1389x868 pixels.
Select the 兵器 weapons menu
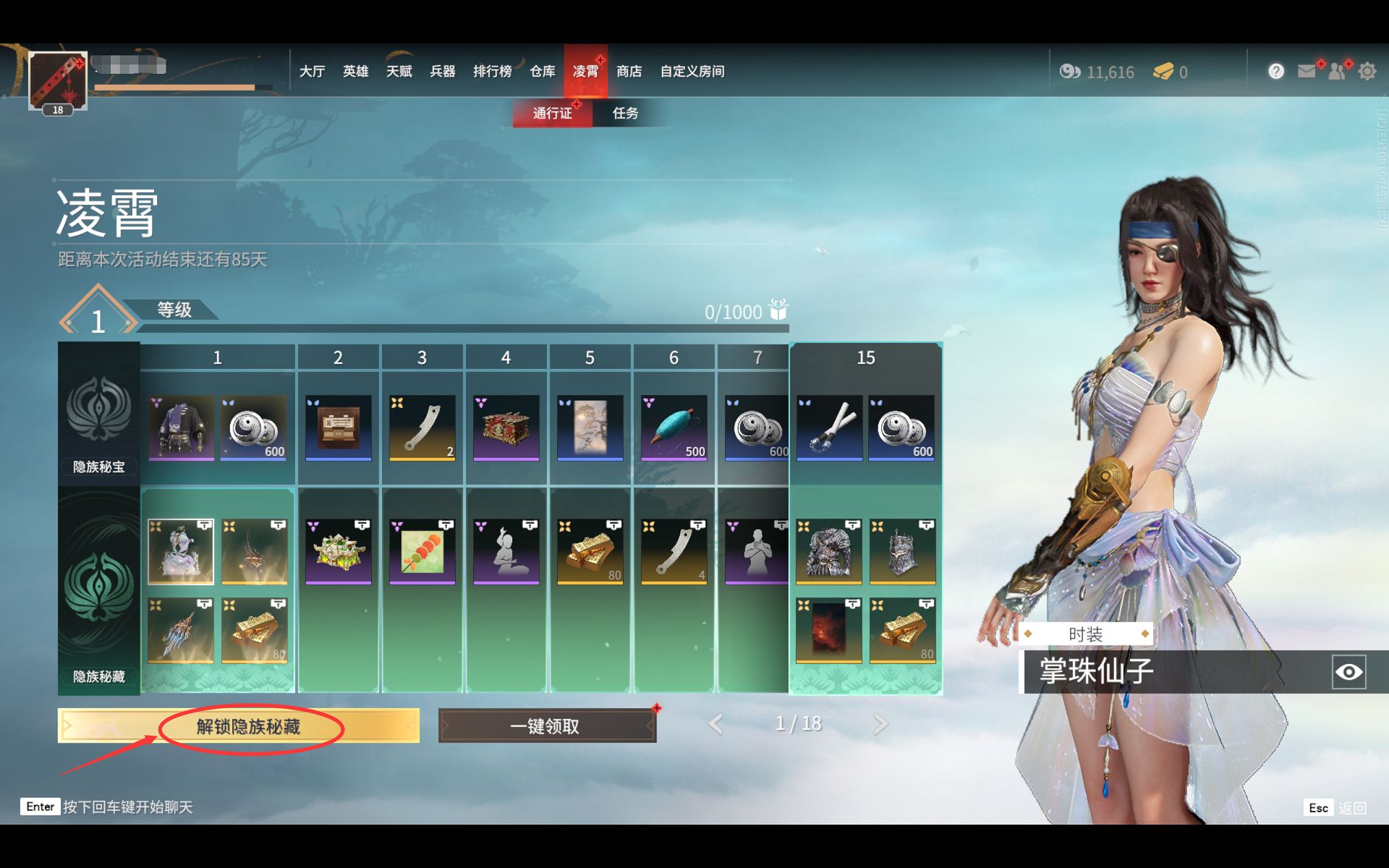coord(442,71)
